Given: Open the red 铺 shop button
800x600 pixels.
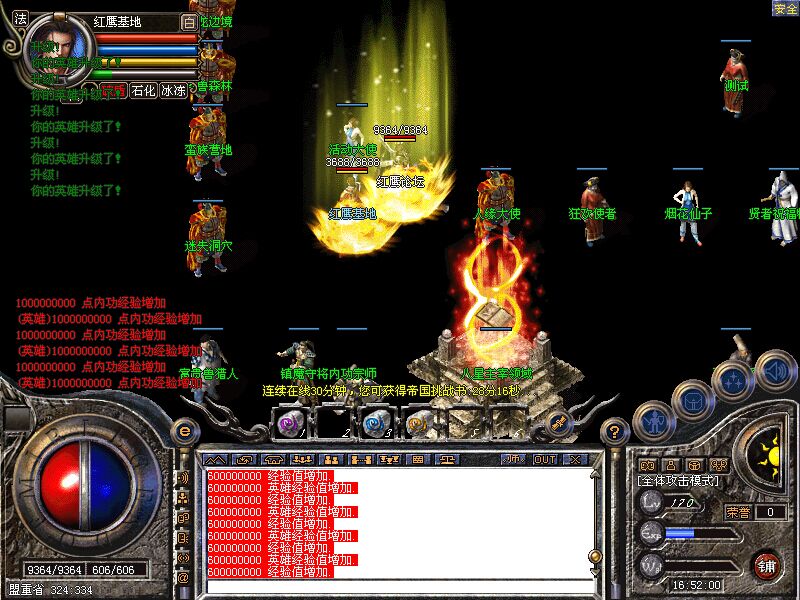Looking at the screenshot, I should 767,565.
